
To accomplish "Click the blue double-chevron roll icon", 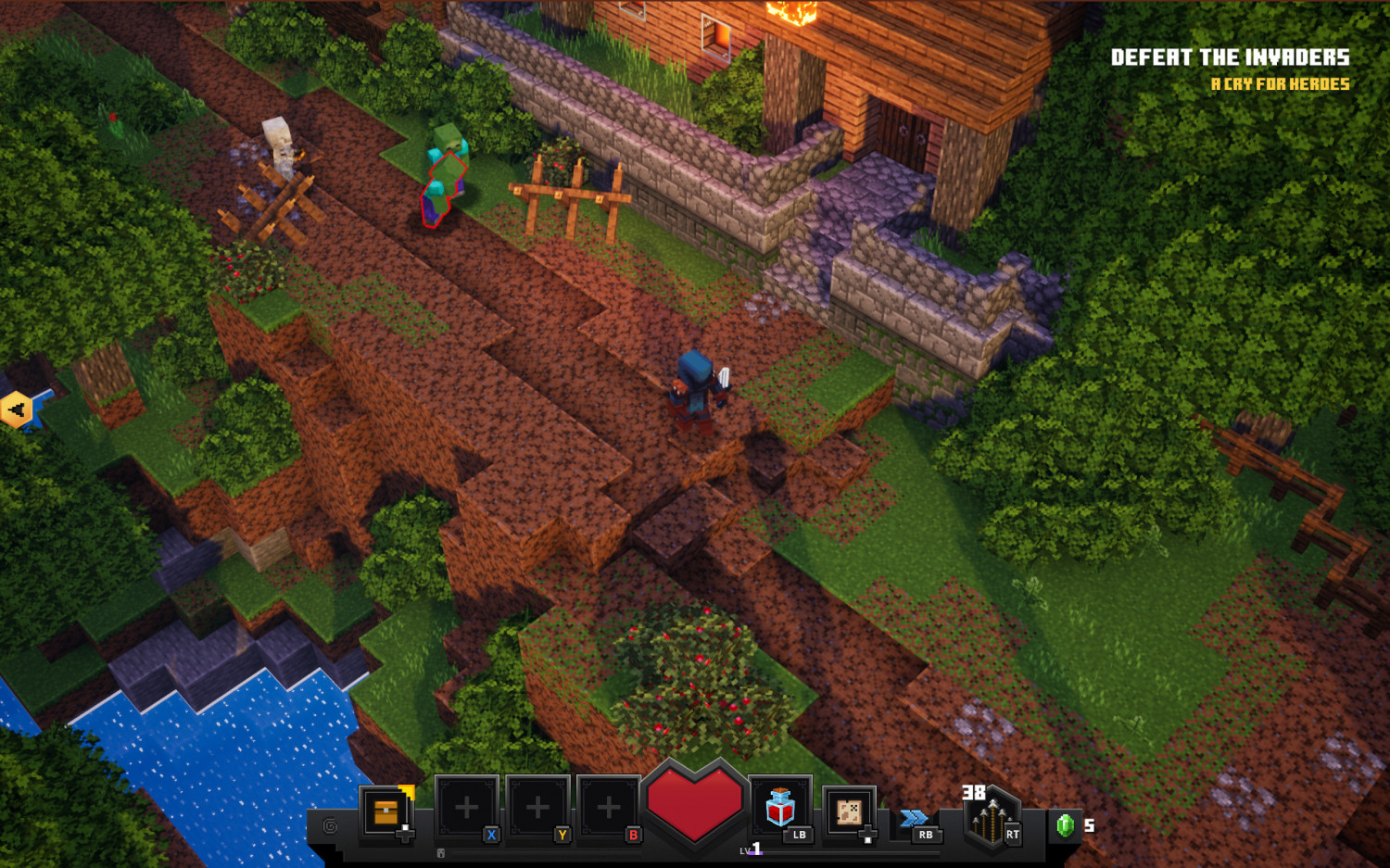I will [913, 817].
